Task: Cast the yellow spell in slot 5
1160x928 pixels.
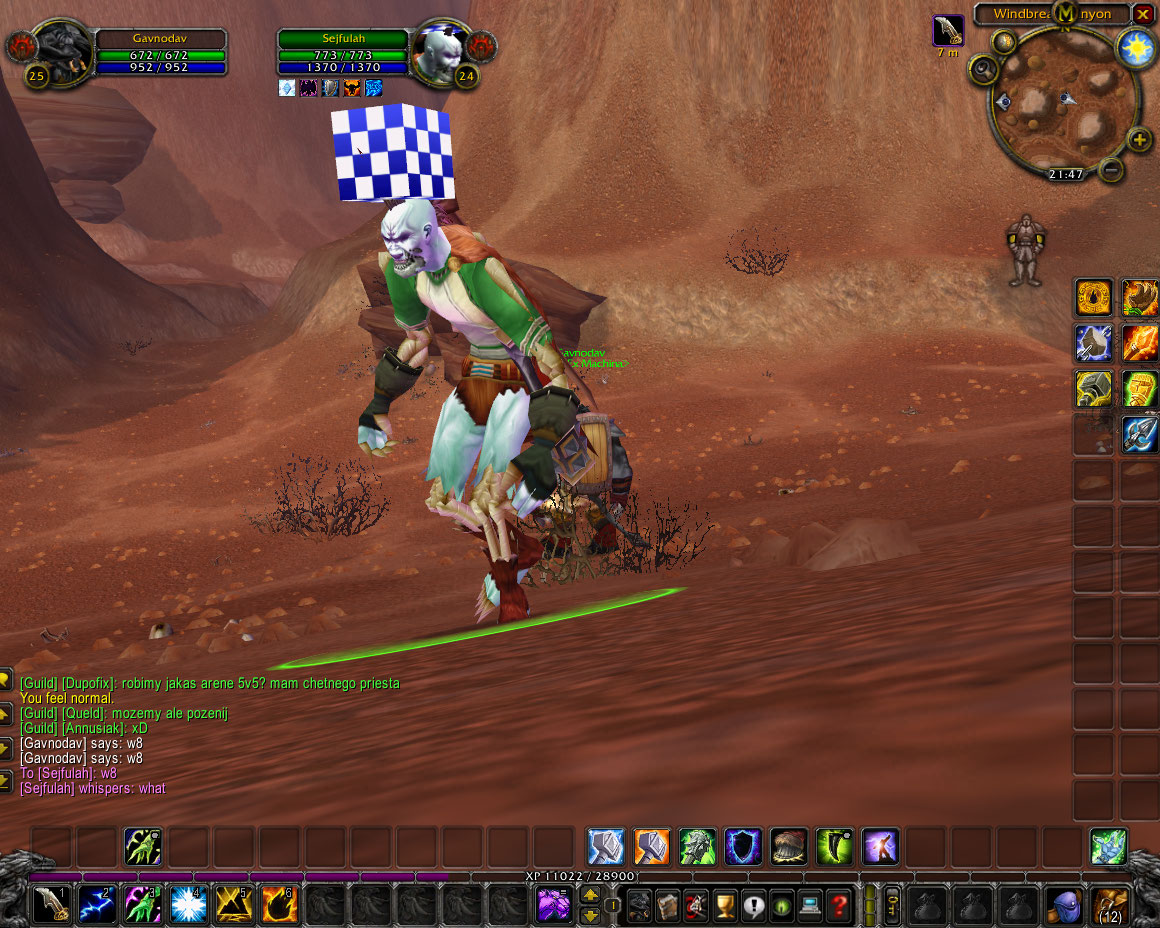Action: [234, 904]
